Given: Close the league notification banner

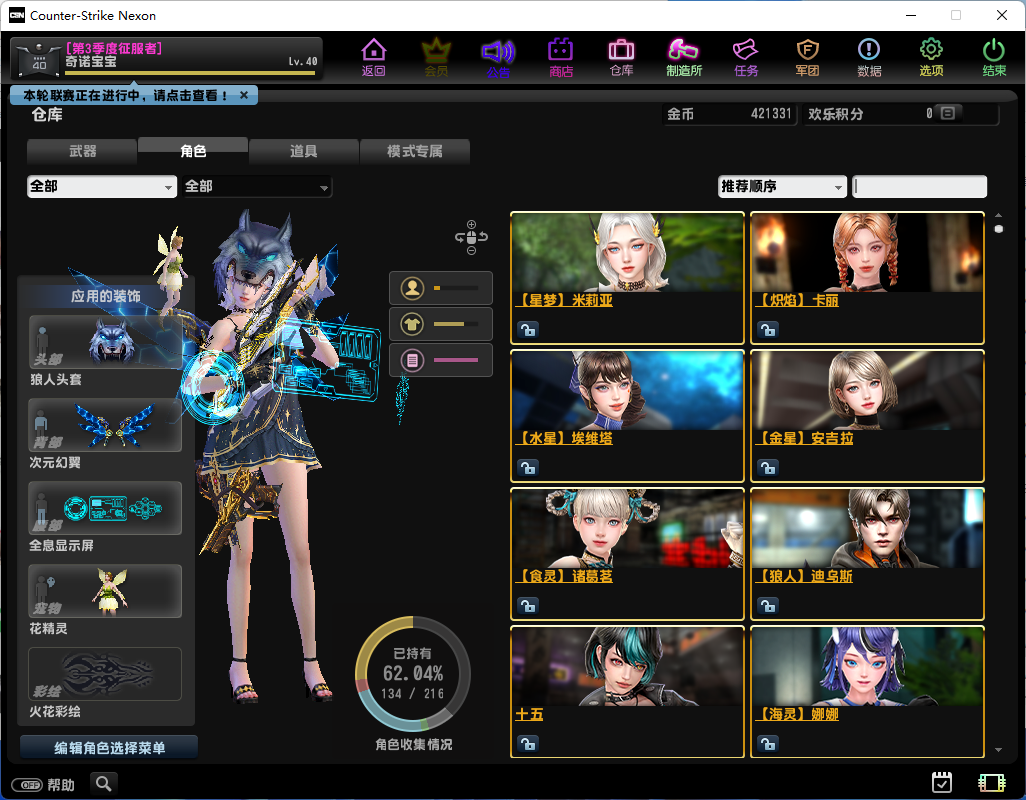Looking at the screenshot, I should click(244, 95).
